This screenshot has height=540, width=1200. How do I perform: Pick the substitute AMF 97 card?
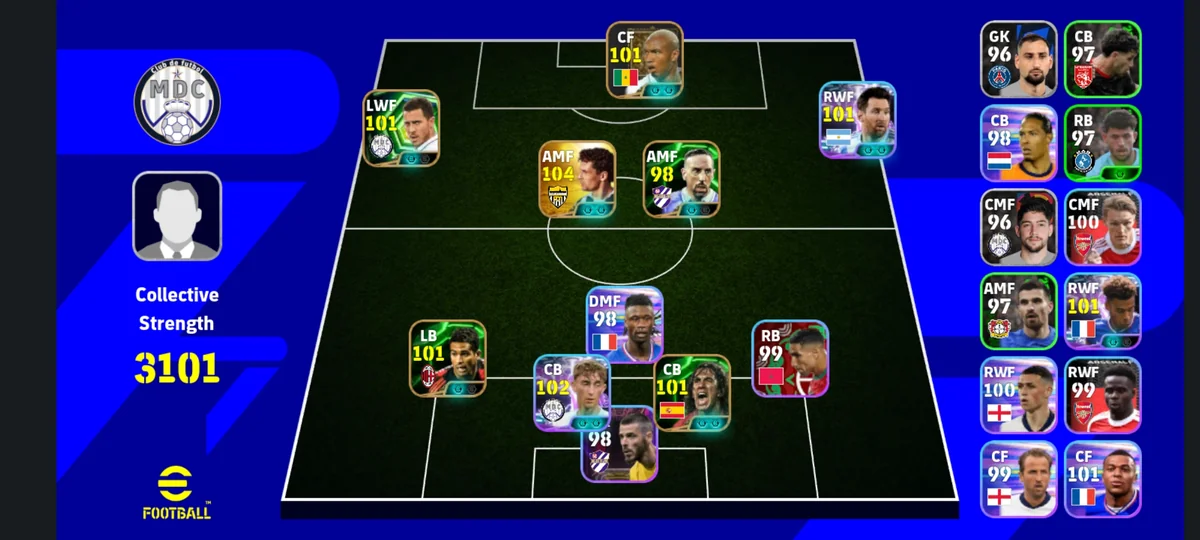pos(1018,311)
